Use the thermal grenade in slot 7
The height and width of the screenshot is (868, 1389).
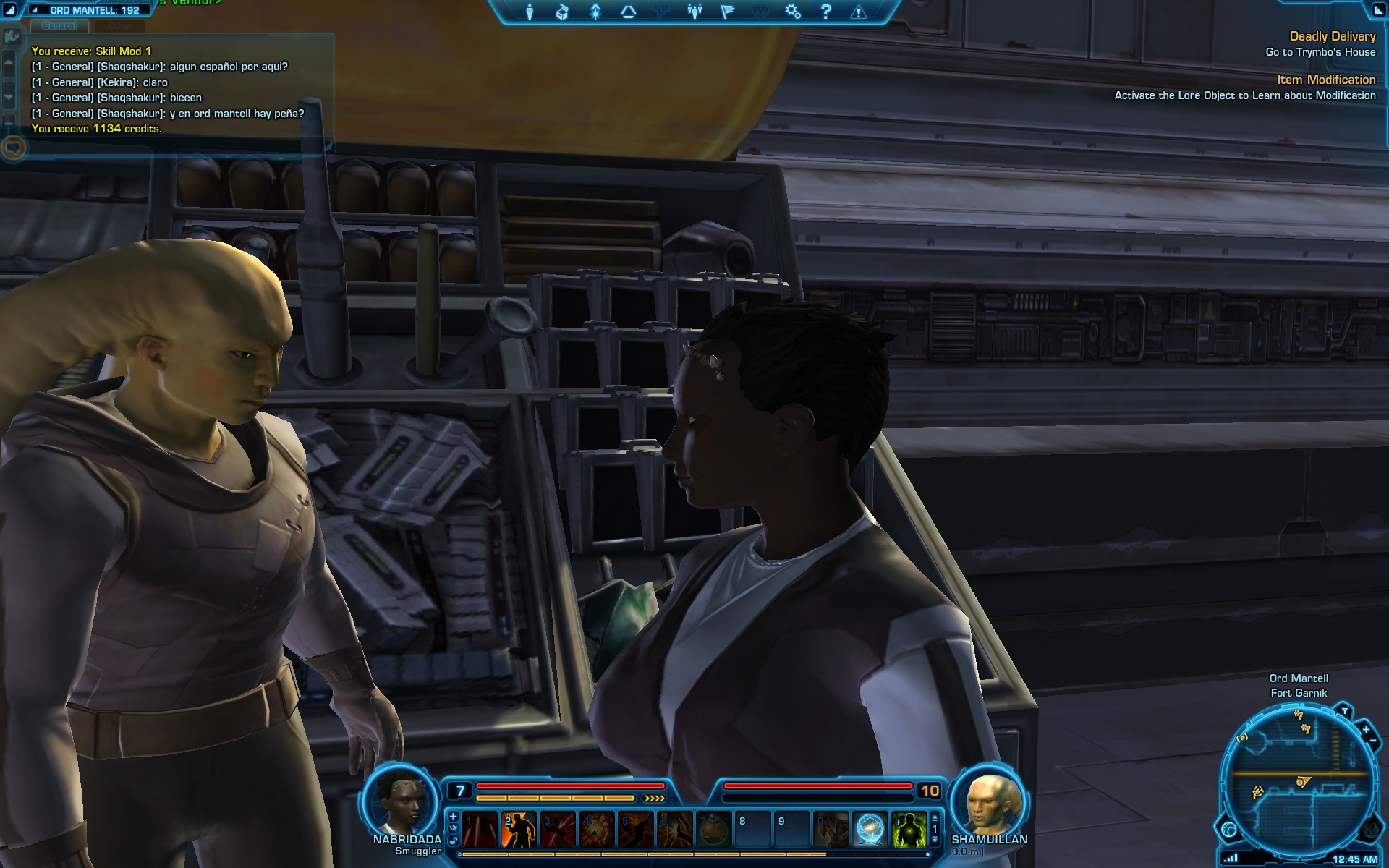pos(713,829)
